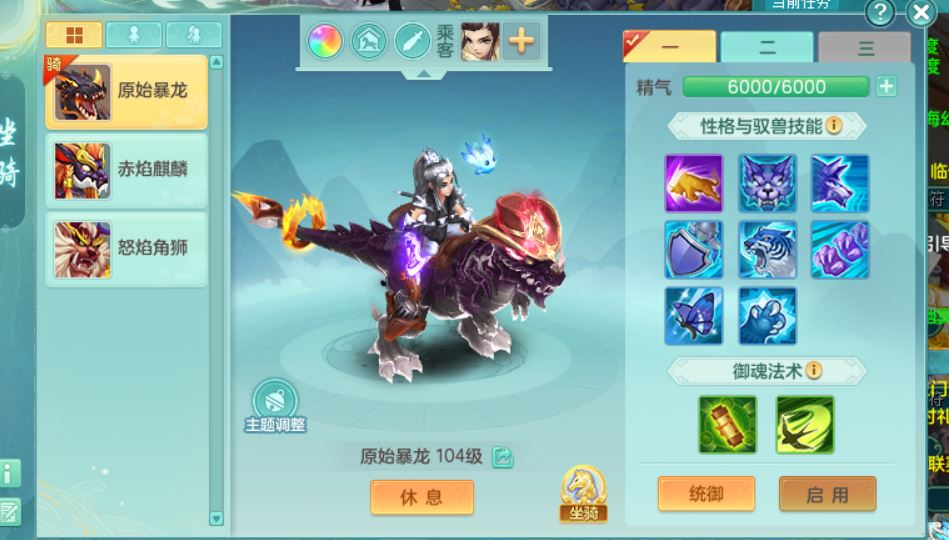The image size is (949, 540).
Task: Activate the 启用 button
Action: point(827,494)
